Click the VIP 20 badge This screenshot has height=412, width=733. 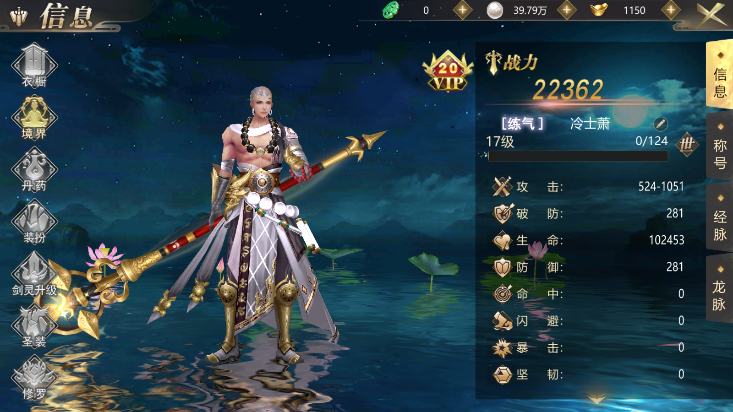pyautogui.click(x=448, y=74)
